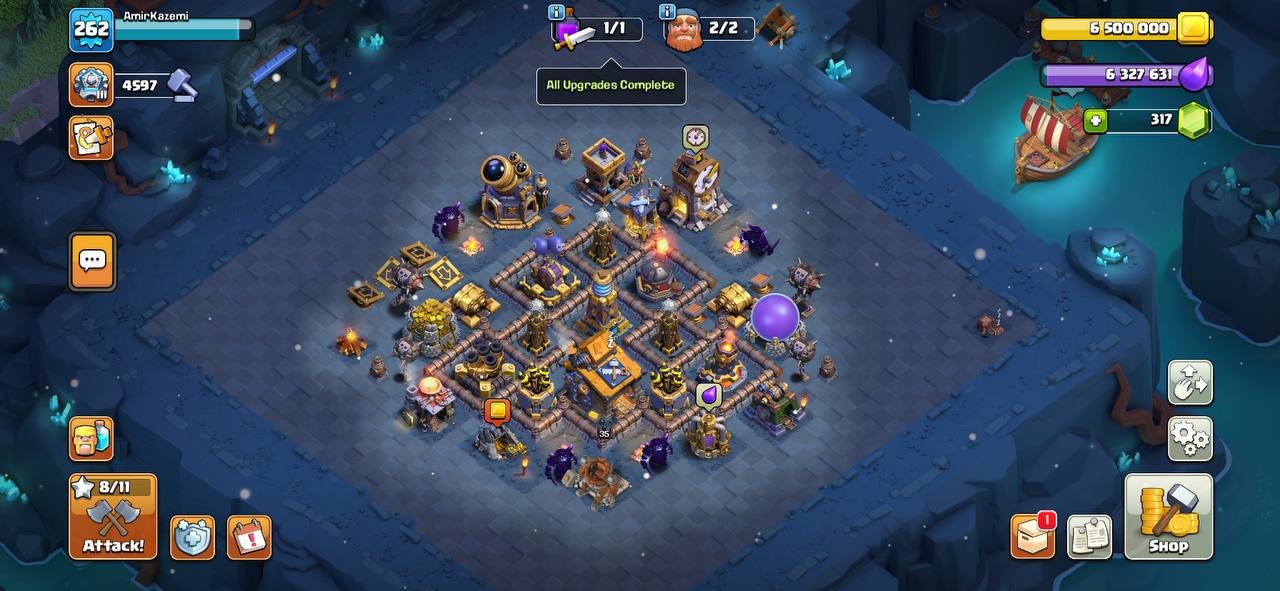Screen dimensions: 1280x591
Task: Open the events calendar icon
Action: (x=249, y=537)
